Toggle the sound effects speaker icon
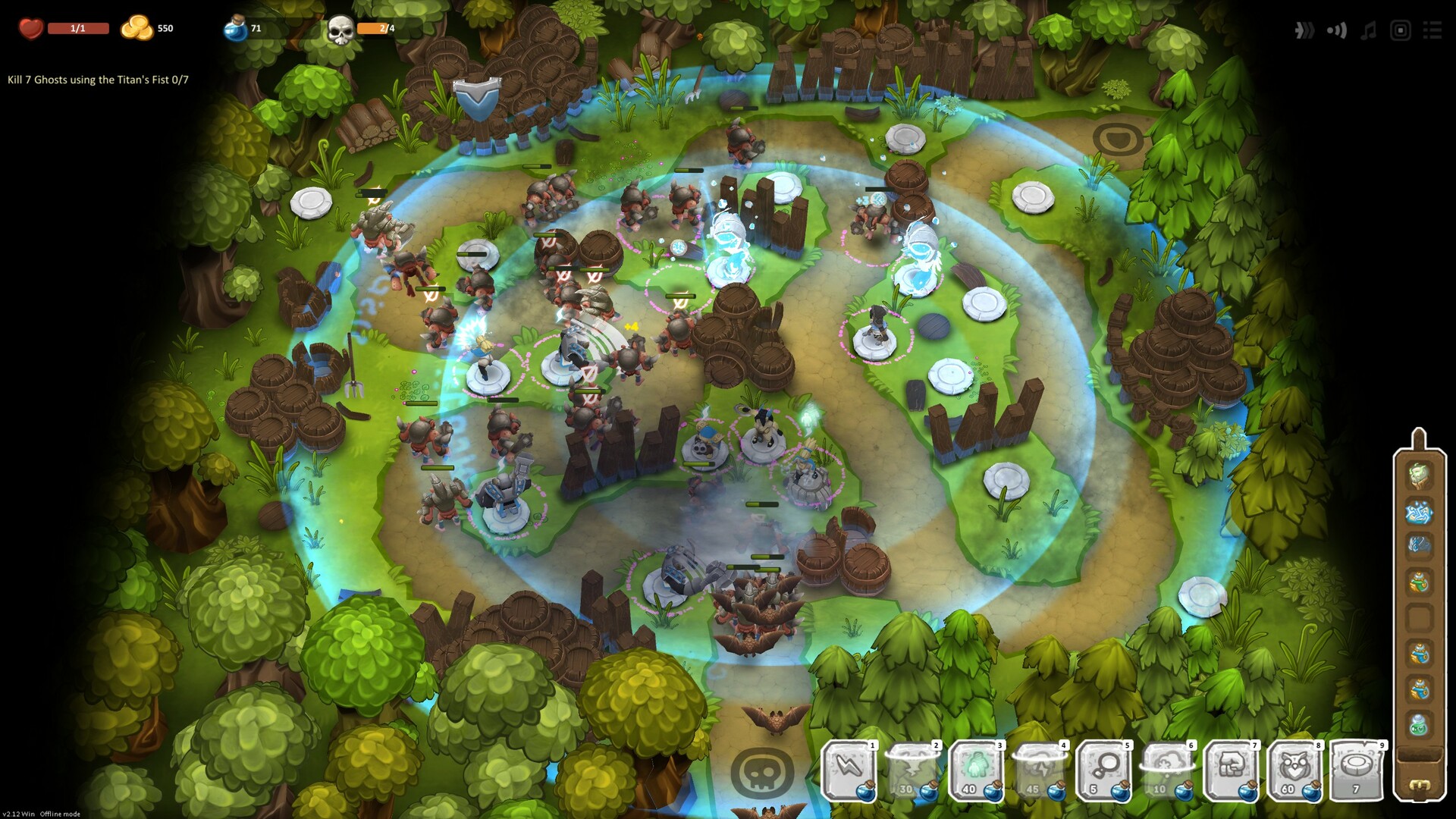1456x819 pixels. click(x=1336, y=31)
